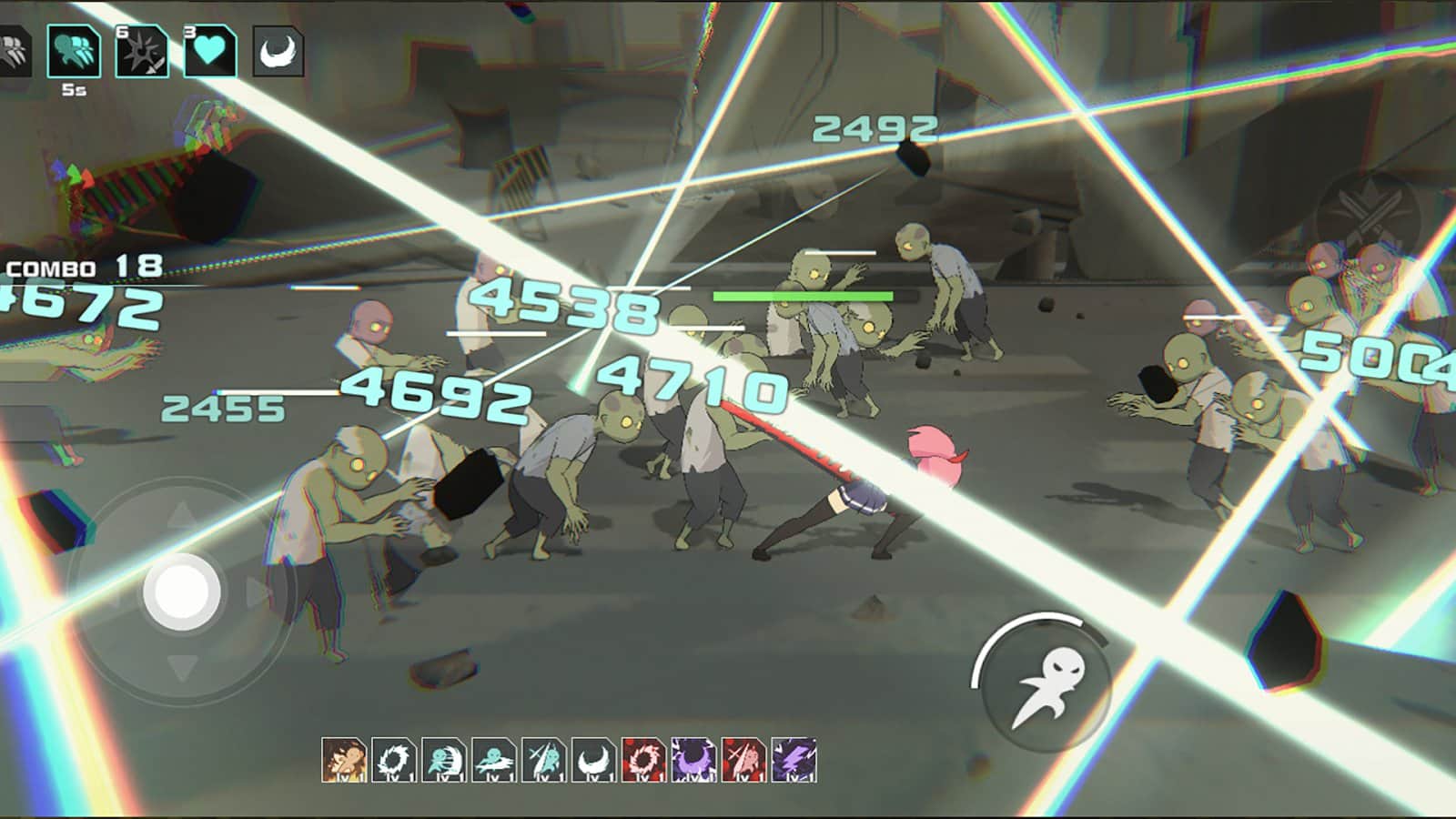Select the teal afterimage buff icon
Viewport: 1456px width, 819px height.
click(x=74, y=51)
